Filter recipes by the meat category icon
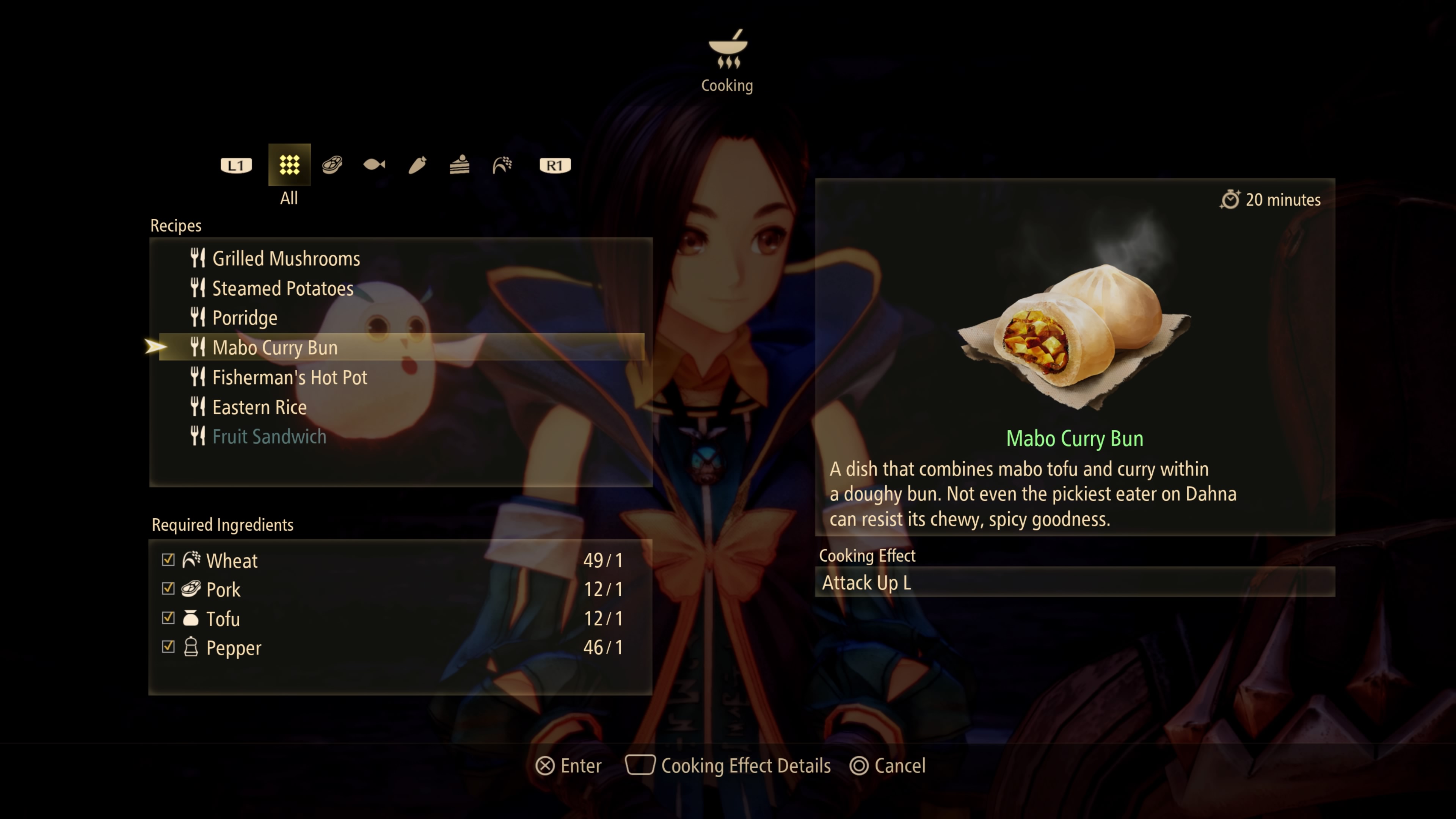Screen dimensions: 1456x819 tap(332, 165)
